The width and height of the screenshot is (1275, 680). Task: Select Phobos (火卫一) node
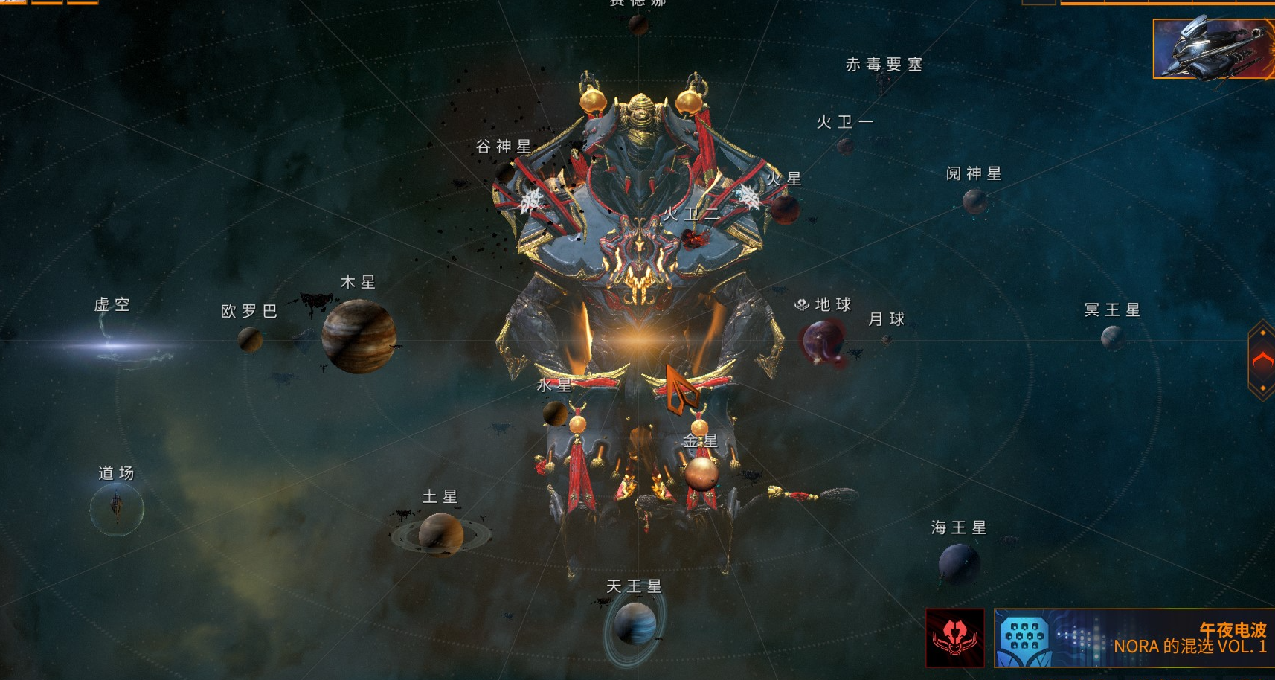click(x=845, y=146)
